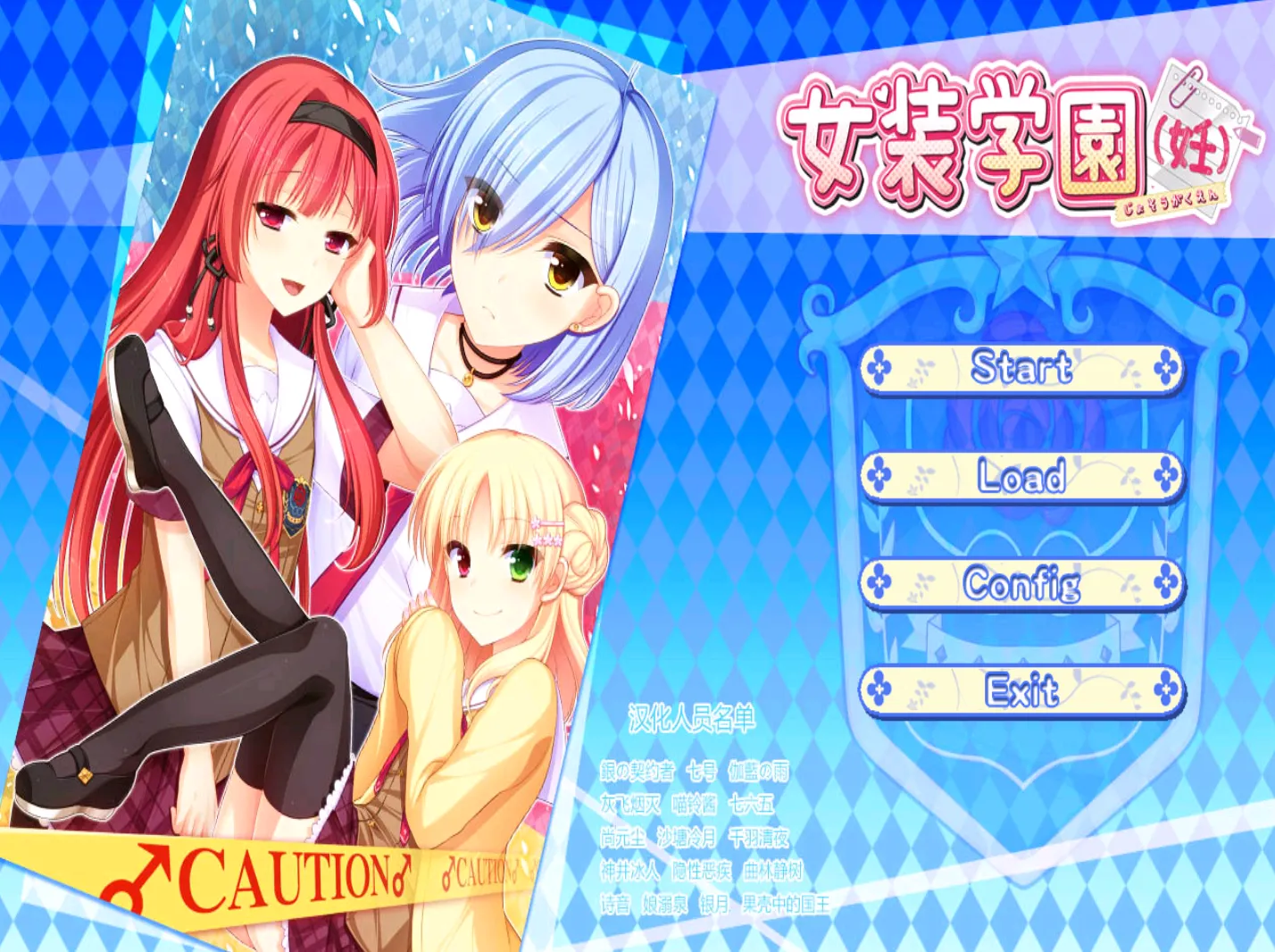Select the right clover icon on the Start bar
The width and height of the screenshot is (1275, 952).
tap(1166, 367)
